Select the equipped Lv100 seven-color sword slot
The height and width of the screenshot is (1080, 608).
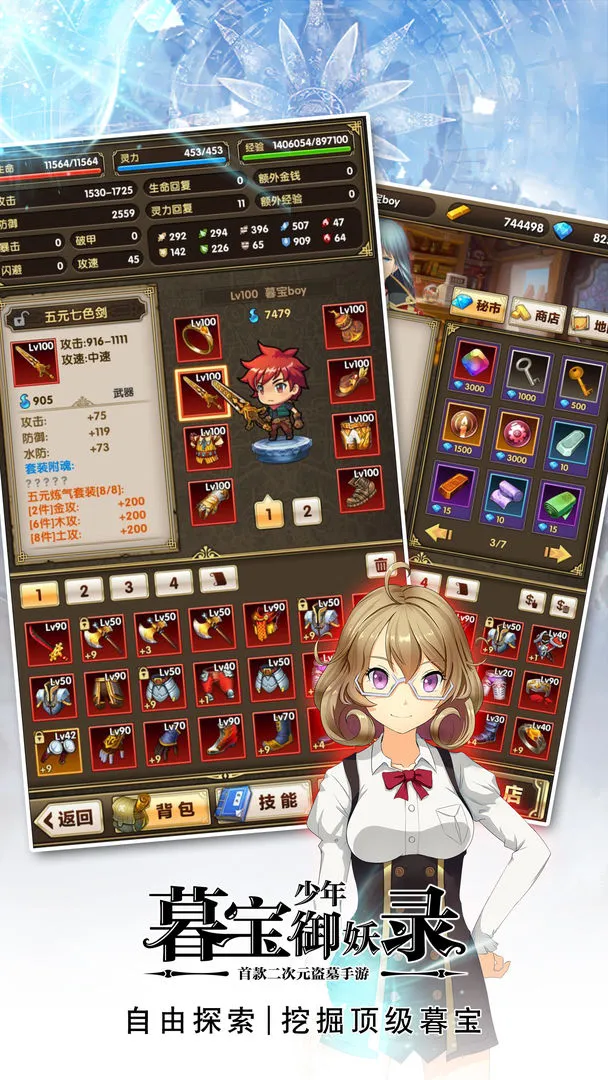click(201, 393)
